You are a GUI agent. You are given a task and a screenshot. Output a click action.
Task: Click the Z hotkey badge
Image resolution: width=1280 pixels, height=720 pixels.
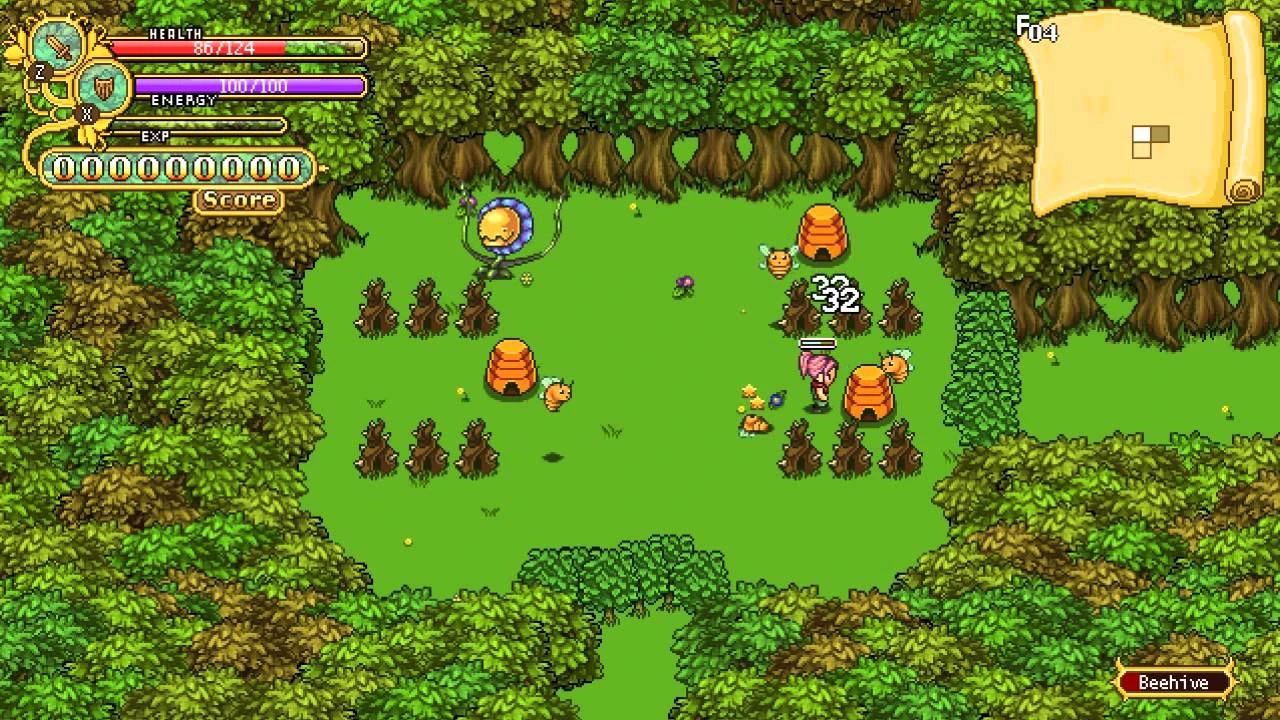(39, 72)
